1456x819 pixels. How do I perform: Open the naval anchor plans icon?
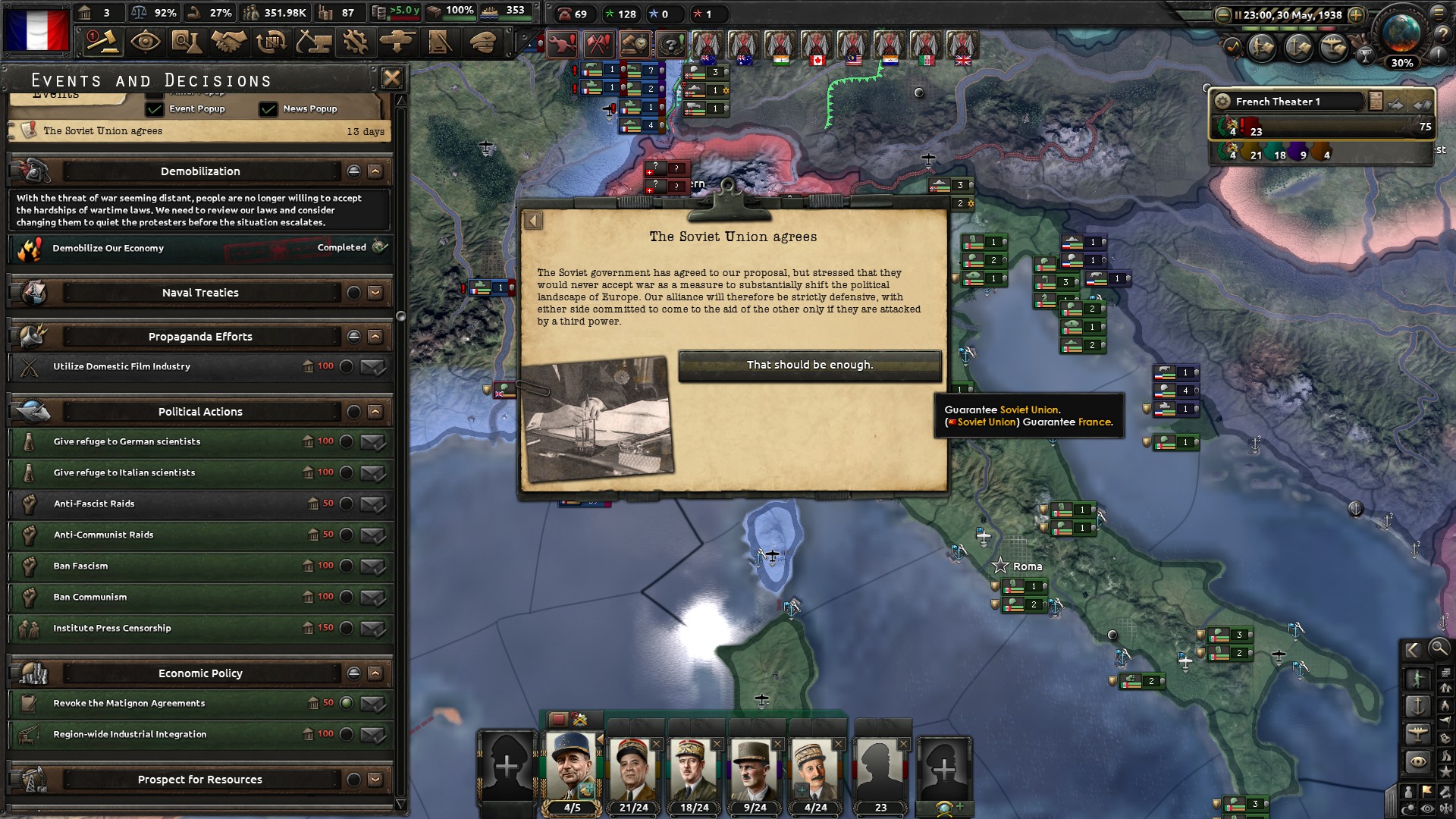click(1297, 48)
